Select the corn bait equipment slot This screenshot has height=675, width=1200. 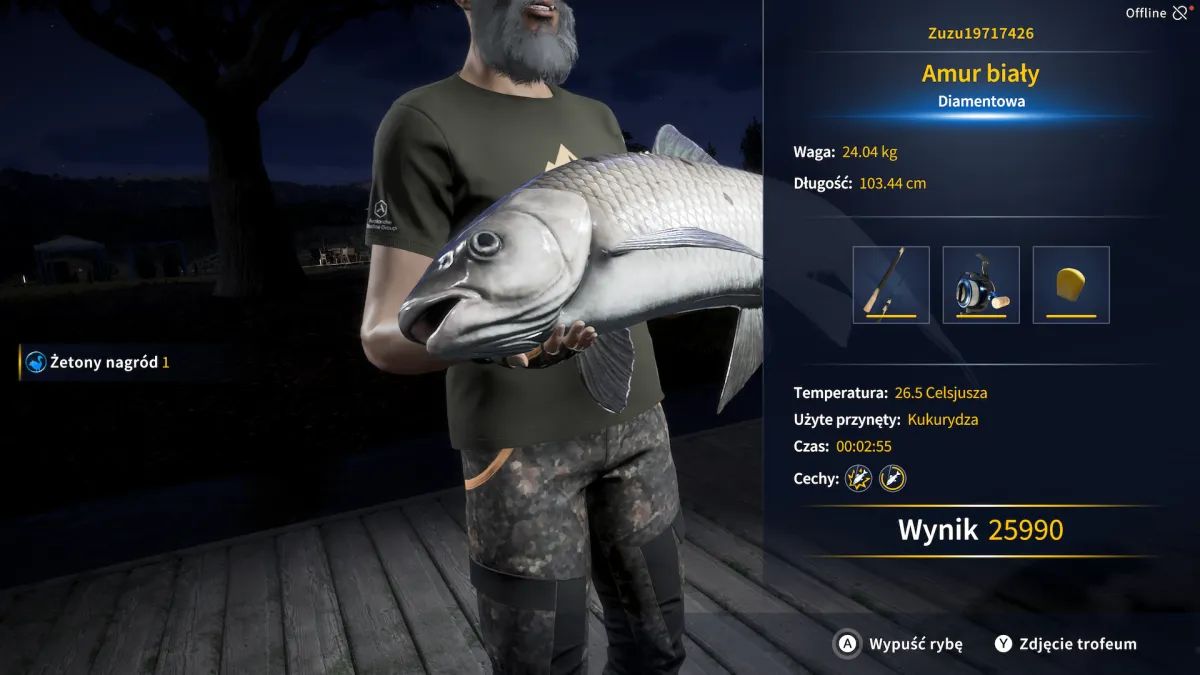coord(1071,285)
